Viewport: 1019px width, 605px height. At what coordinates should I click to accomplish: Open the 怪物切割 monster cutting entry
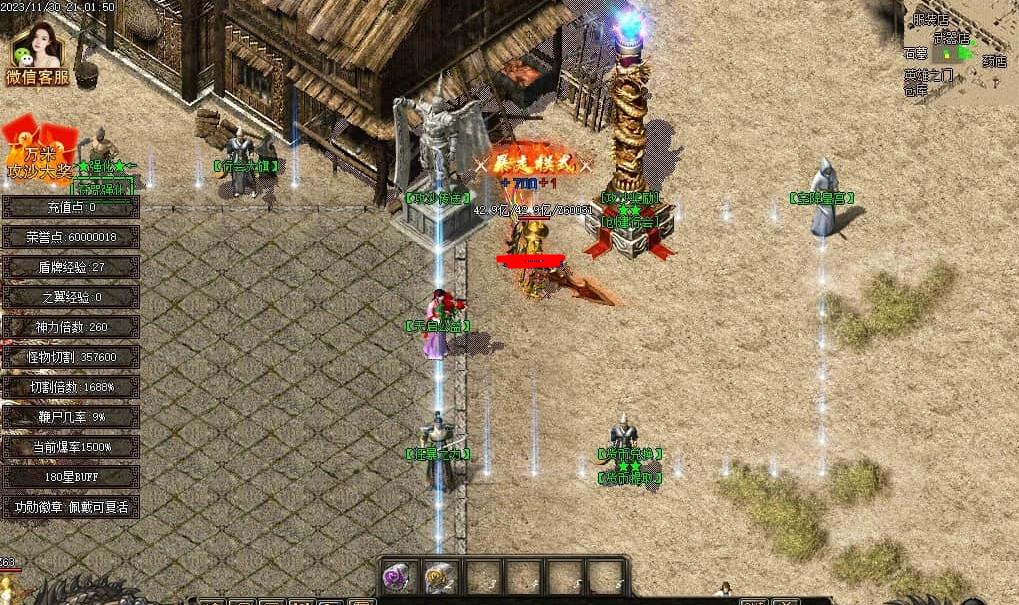(70, 357)
